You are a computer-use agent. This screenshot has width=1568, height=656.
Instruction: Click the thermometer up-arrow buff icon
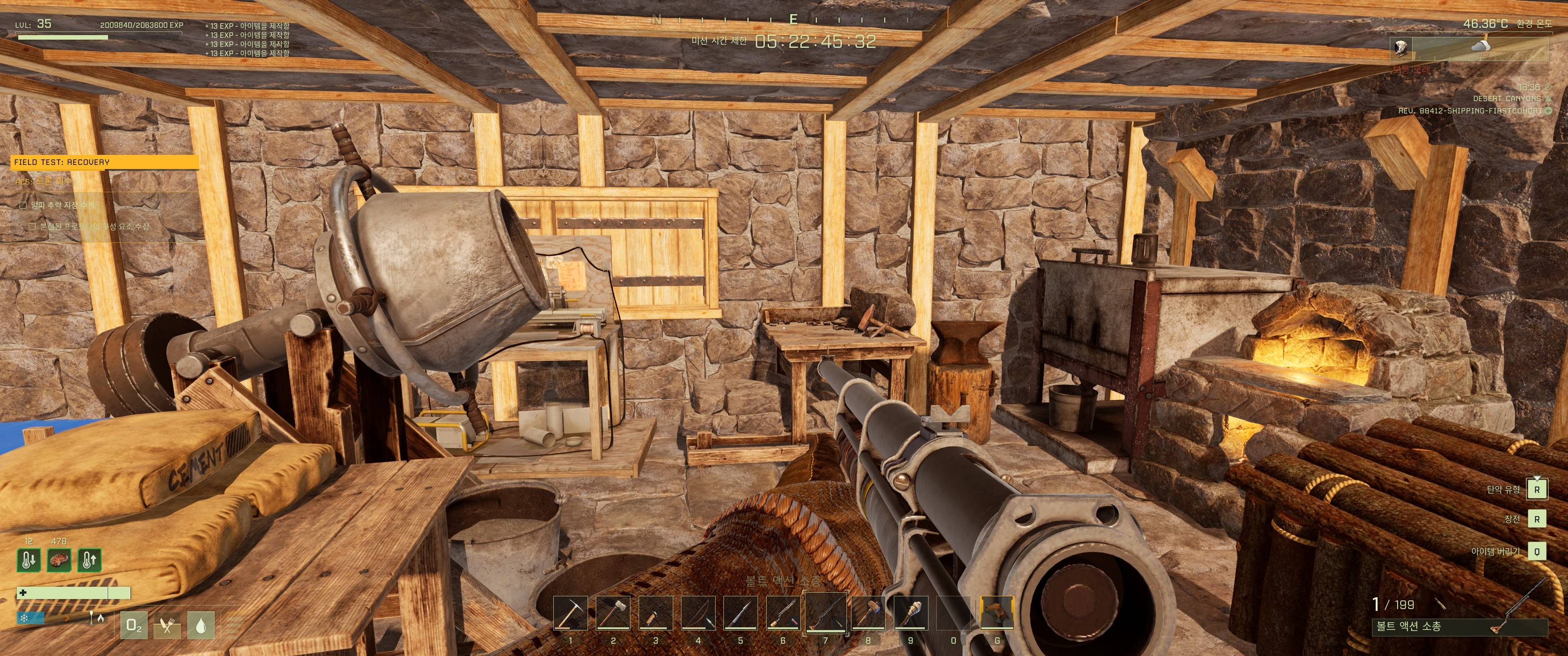click(89, 560)
